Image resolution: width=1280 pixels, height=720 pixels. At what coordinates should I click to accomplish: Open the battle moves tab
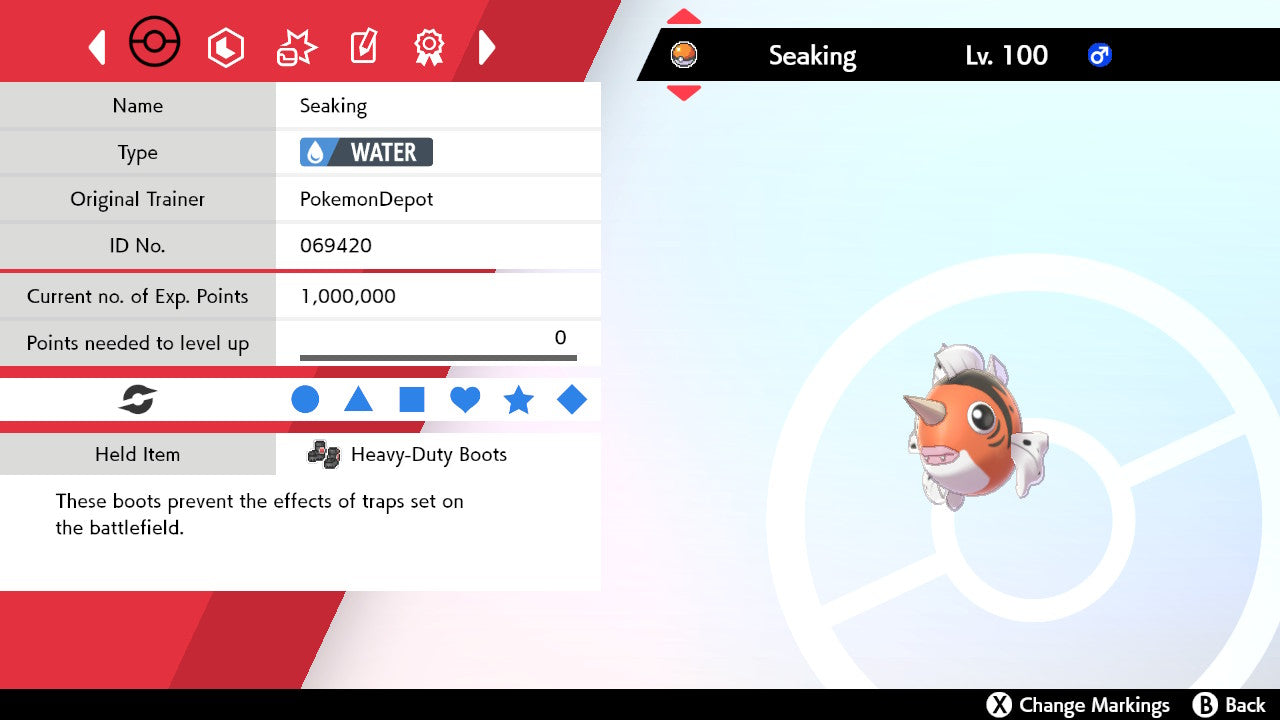296,47
